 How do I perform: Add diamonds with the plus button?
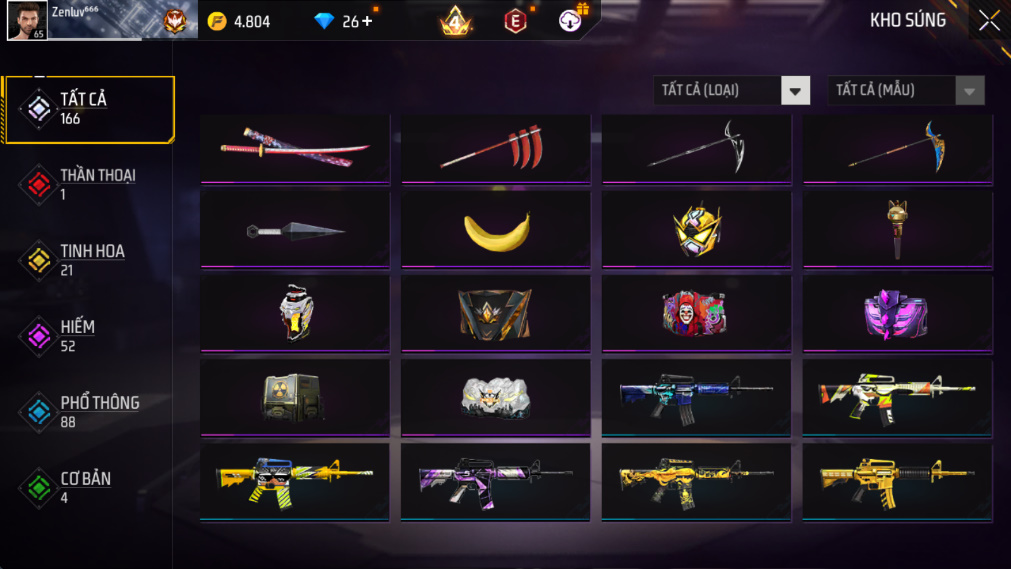[367, 21]
